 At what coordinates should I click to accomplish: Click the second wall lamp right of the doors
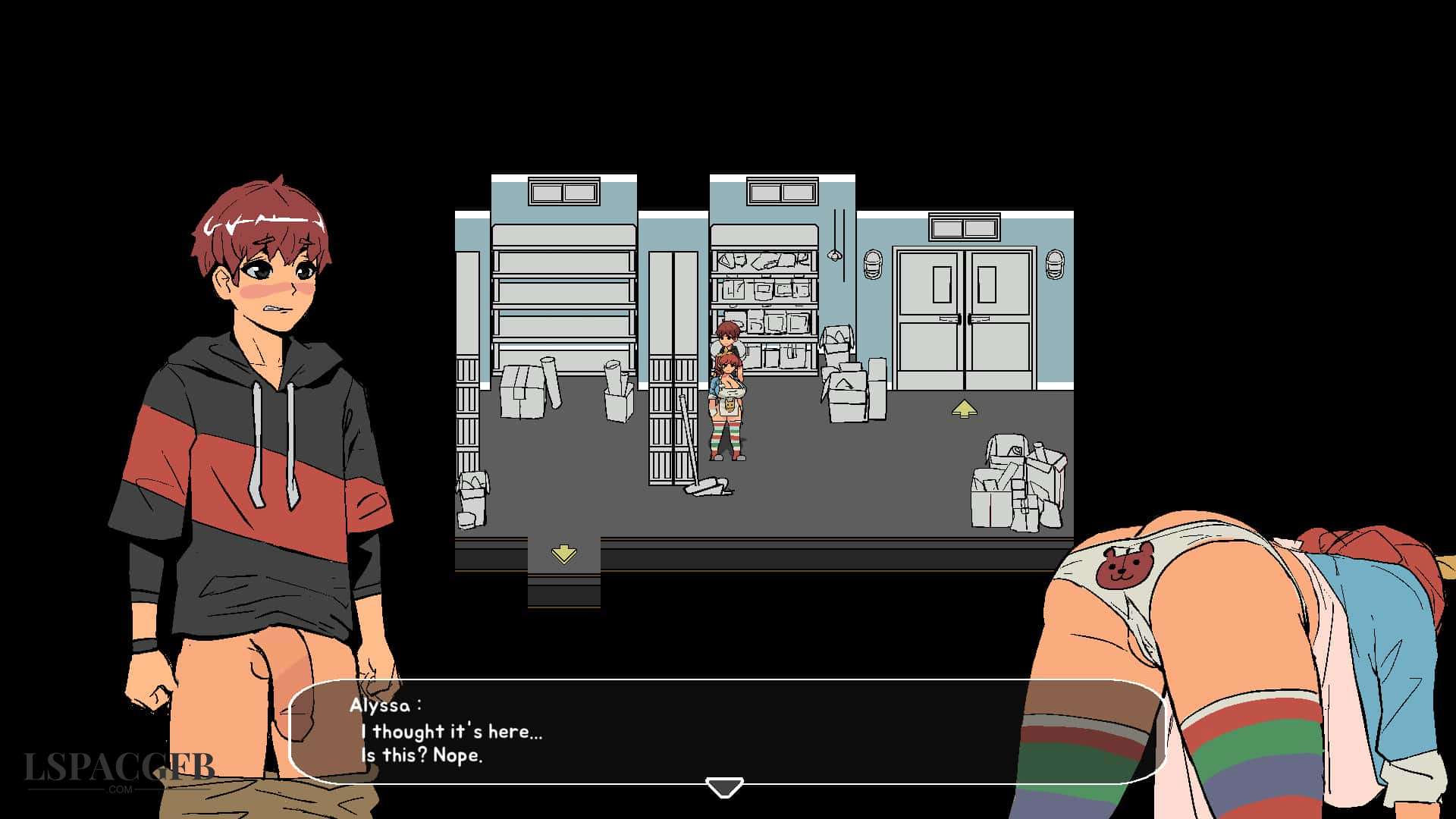(1054, 265)
